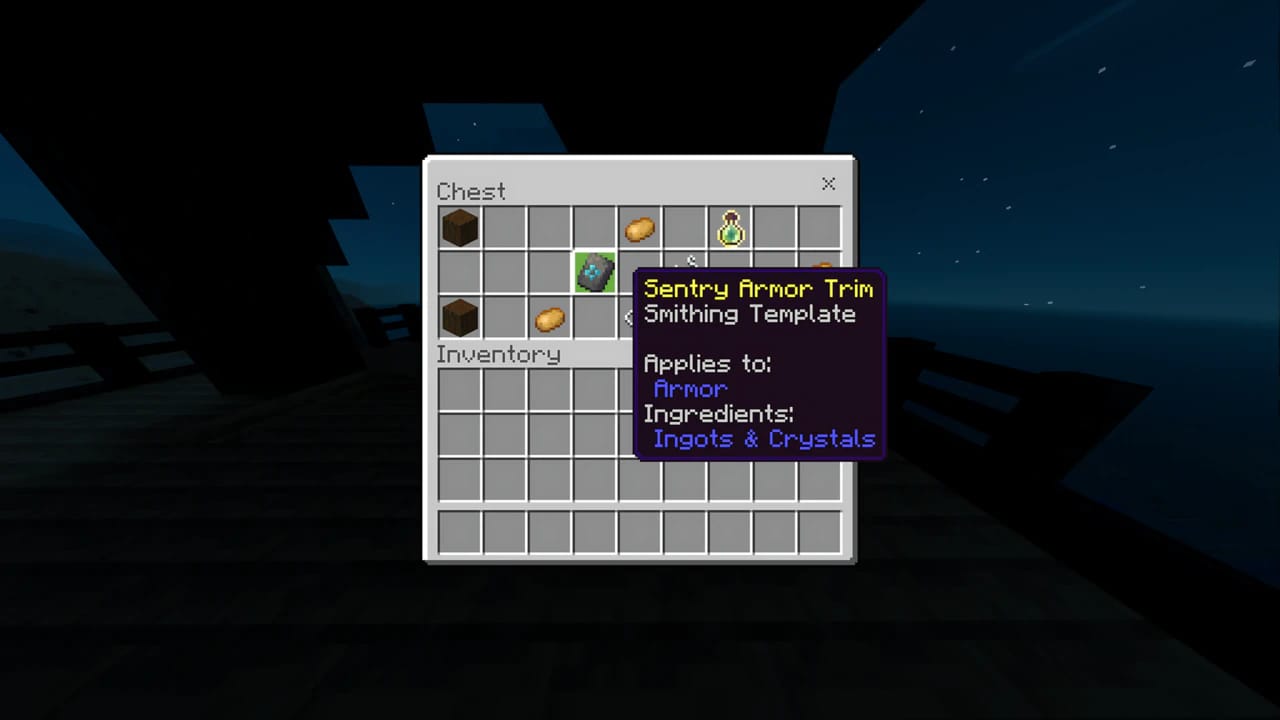Viewport: 1280px width, 720px height.
Task: Click the Armor text in the tooltip
Action: tap(689, 389)
